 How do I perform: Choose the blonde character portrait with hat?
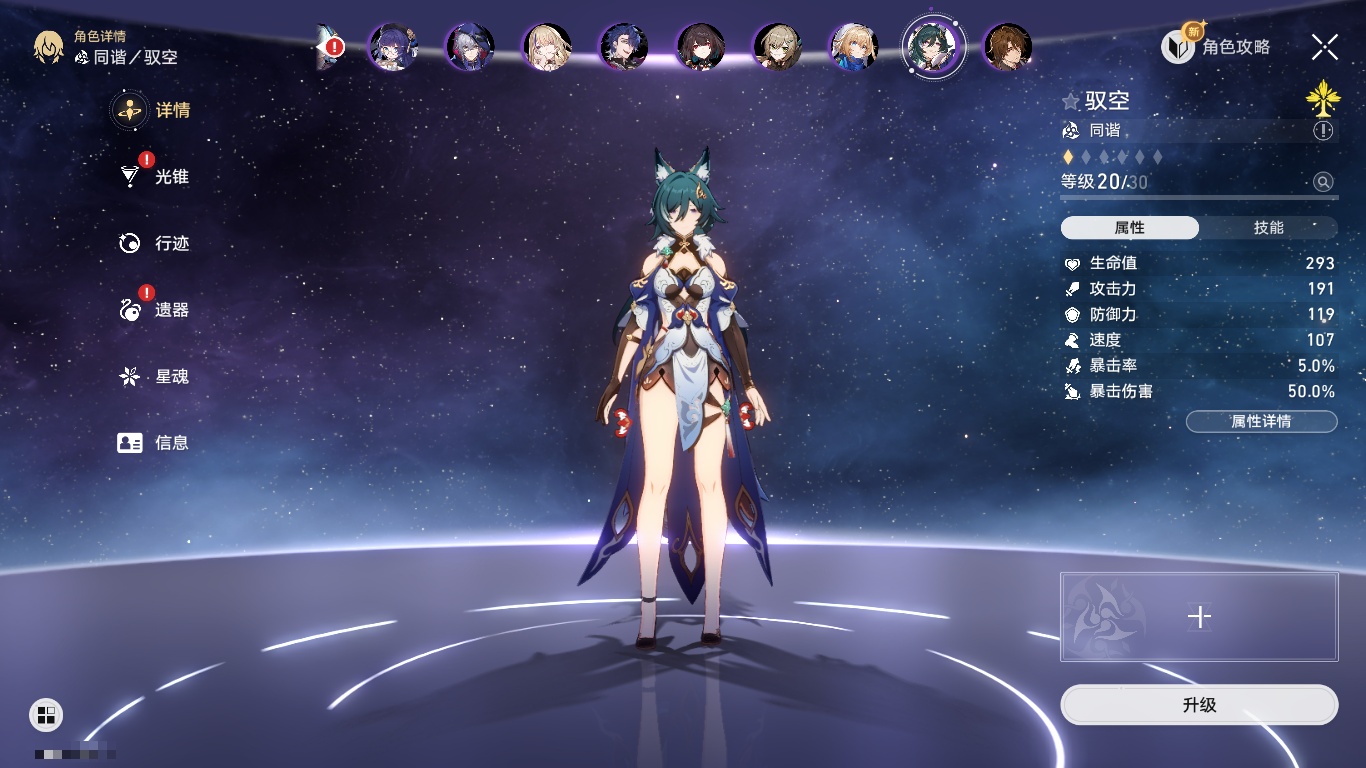click(855, 47)
